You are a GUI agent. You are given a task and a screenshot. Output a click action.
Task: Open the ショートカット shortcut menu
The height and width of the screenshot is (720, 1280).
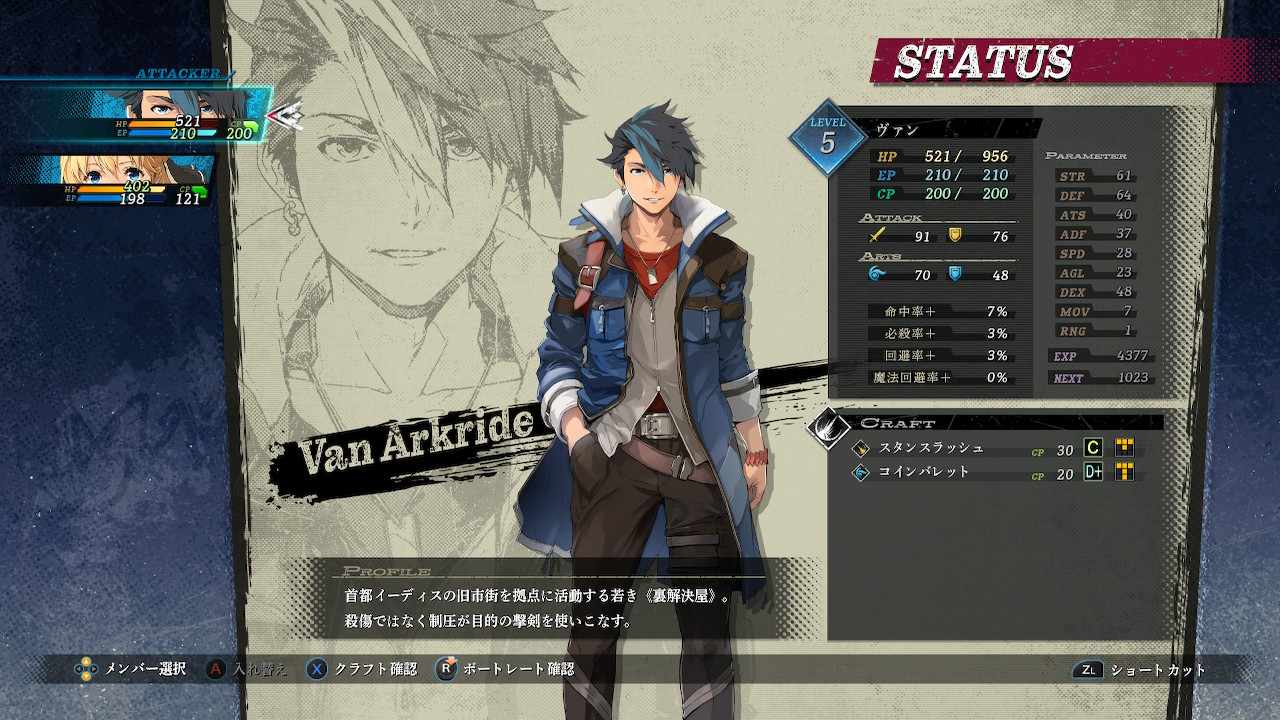click(1140, 670)
